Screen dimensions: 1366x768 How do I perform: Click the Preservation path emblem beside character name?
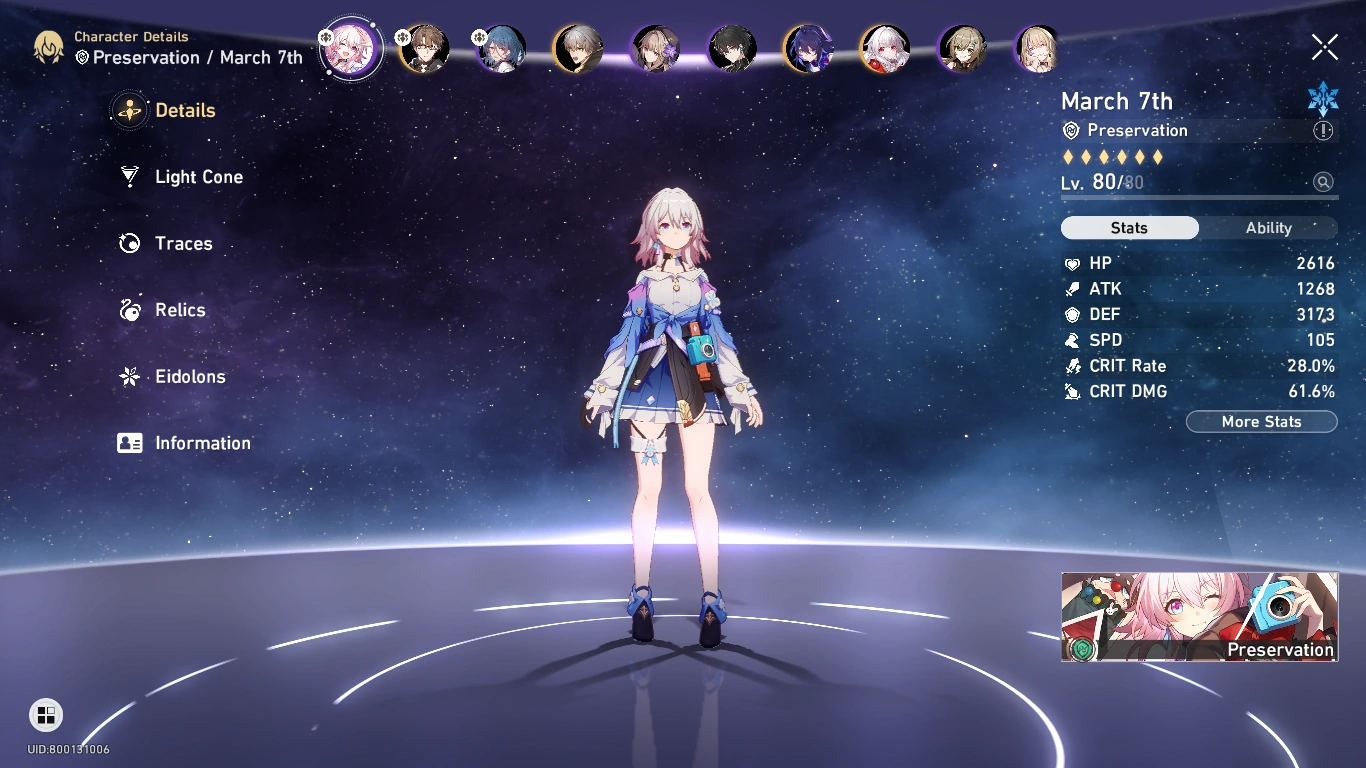pos(1069,130)
